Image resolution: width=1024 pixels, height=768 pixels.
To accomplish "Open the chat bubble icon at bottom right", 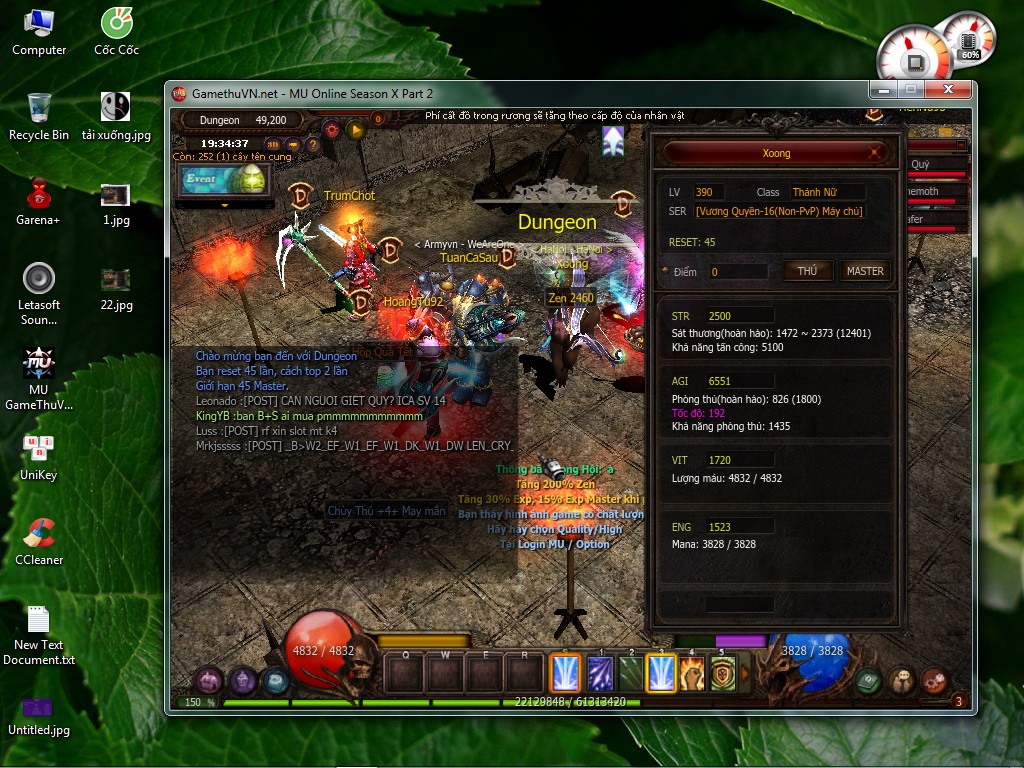I will (x=901, y=681).
